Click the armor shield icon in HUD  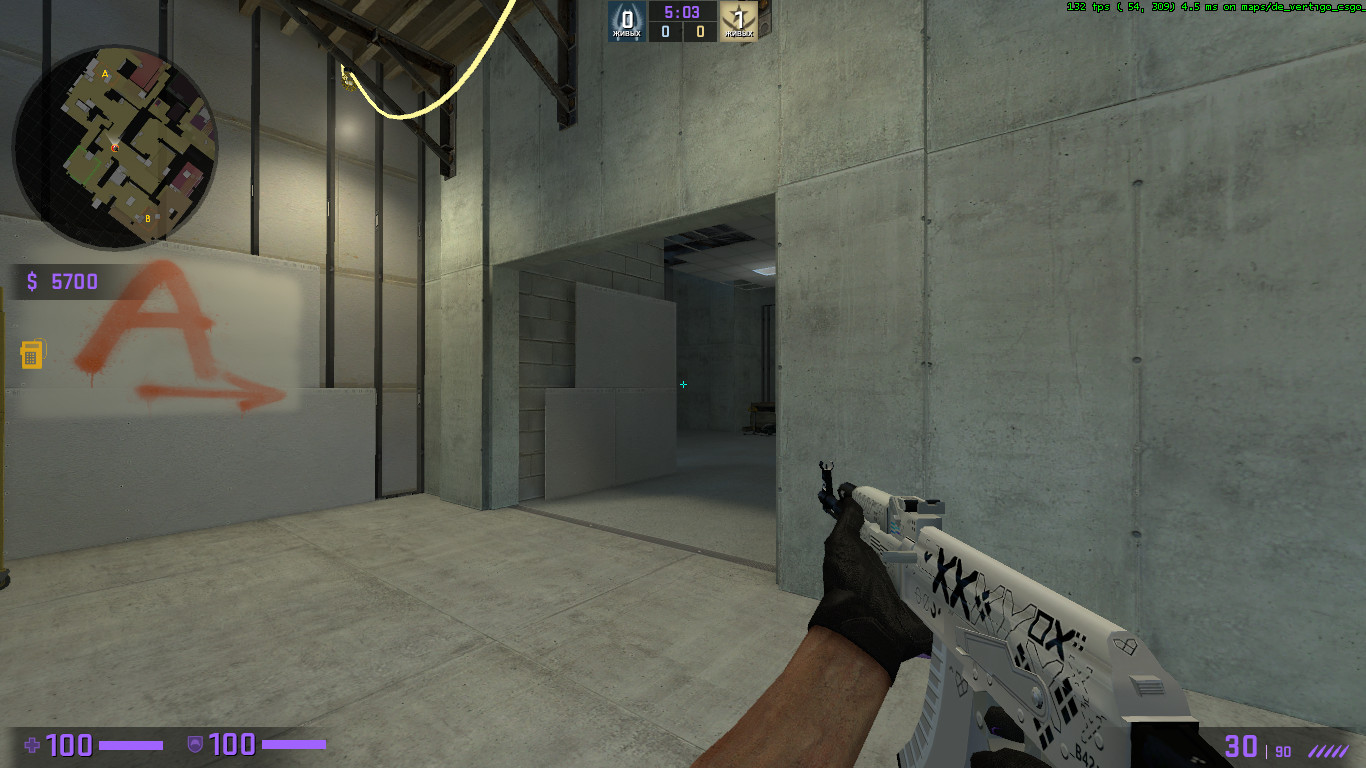(x=197, y=745)
